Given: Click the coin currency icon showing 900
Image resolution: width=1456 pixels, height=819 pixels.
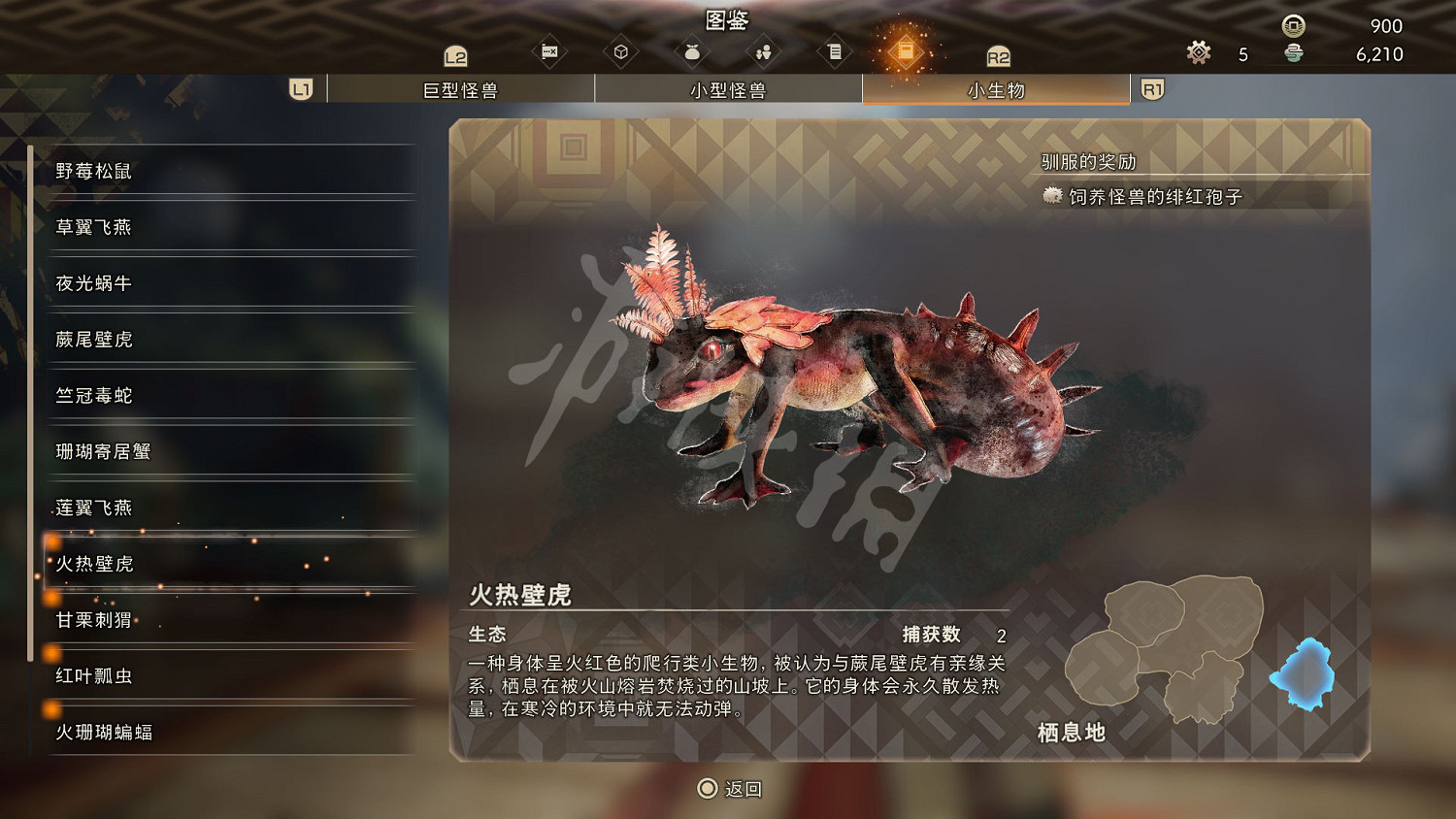Looking at the screenshot, I should tap(1291, 26).
